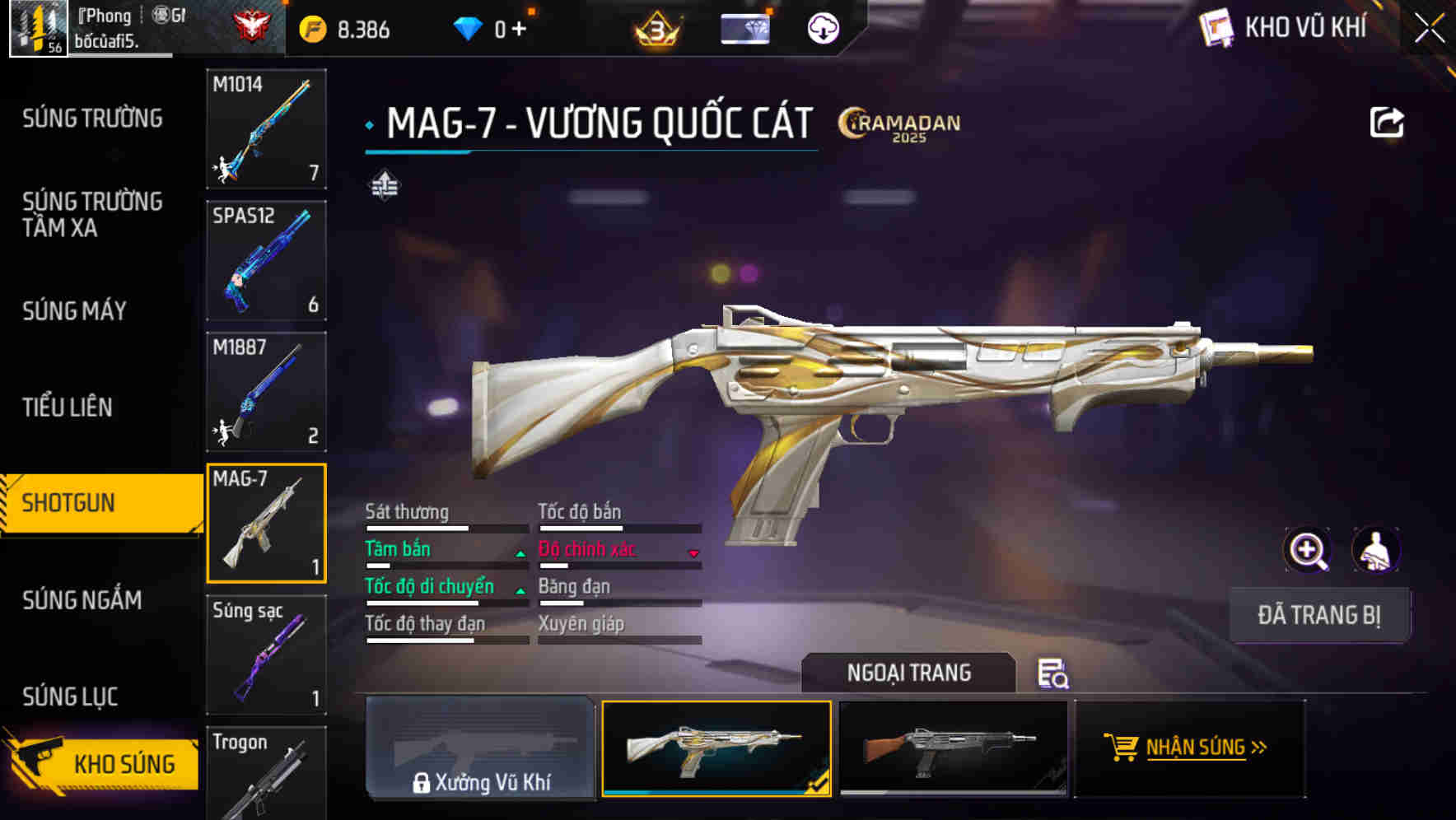Select the M1014 shotgun tile
The height and width of the screenshot is (820, 1456).
[x=266, y=128]
